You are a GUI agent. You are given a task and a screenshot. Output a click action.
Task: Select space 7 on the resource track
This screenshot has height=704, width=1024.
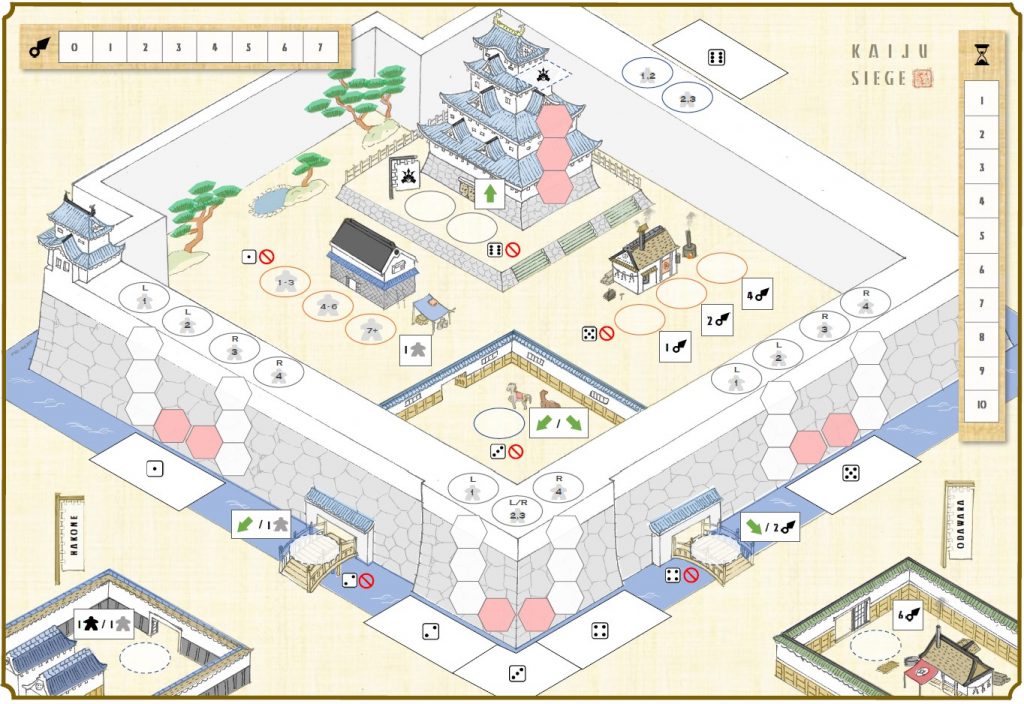coord(319,47)
